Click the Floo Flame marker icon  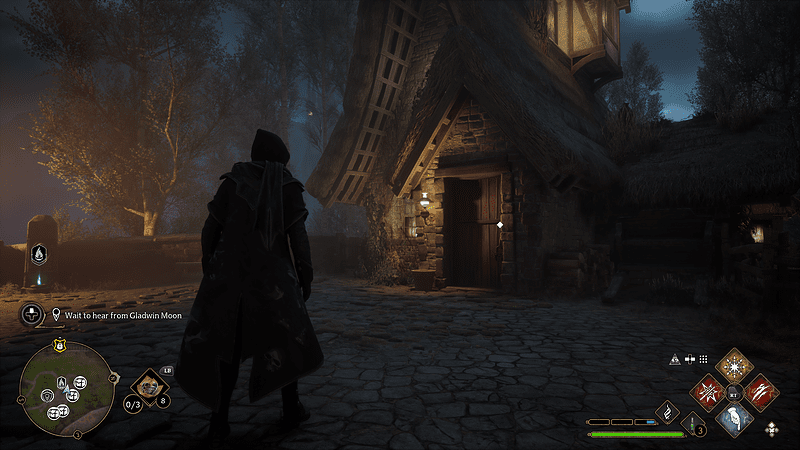[x=41, y=253]
